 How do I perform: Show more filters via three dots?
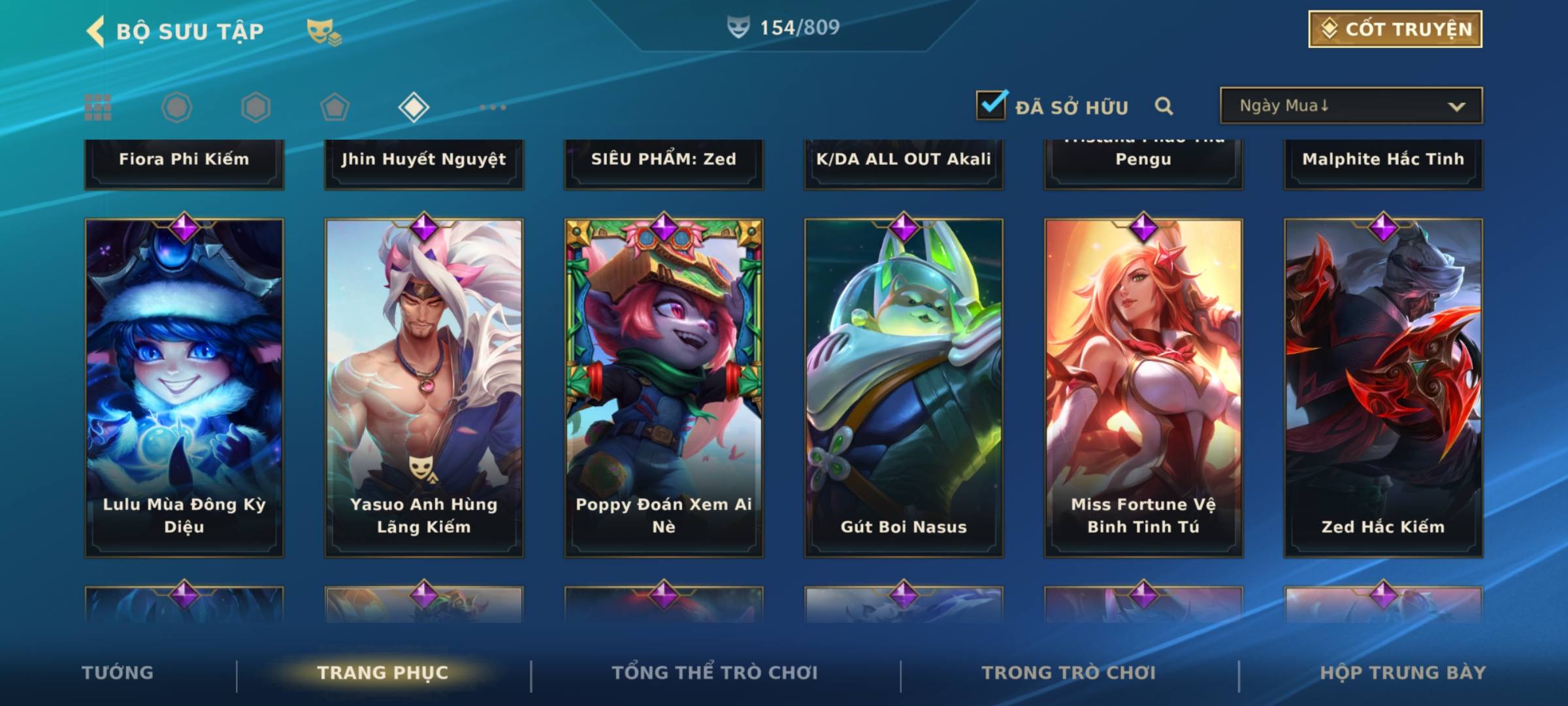(493, 107)
